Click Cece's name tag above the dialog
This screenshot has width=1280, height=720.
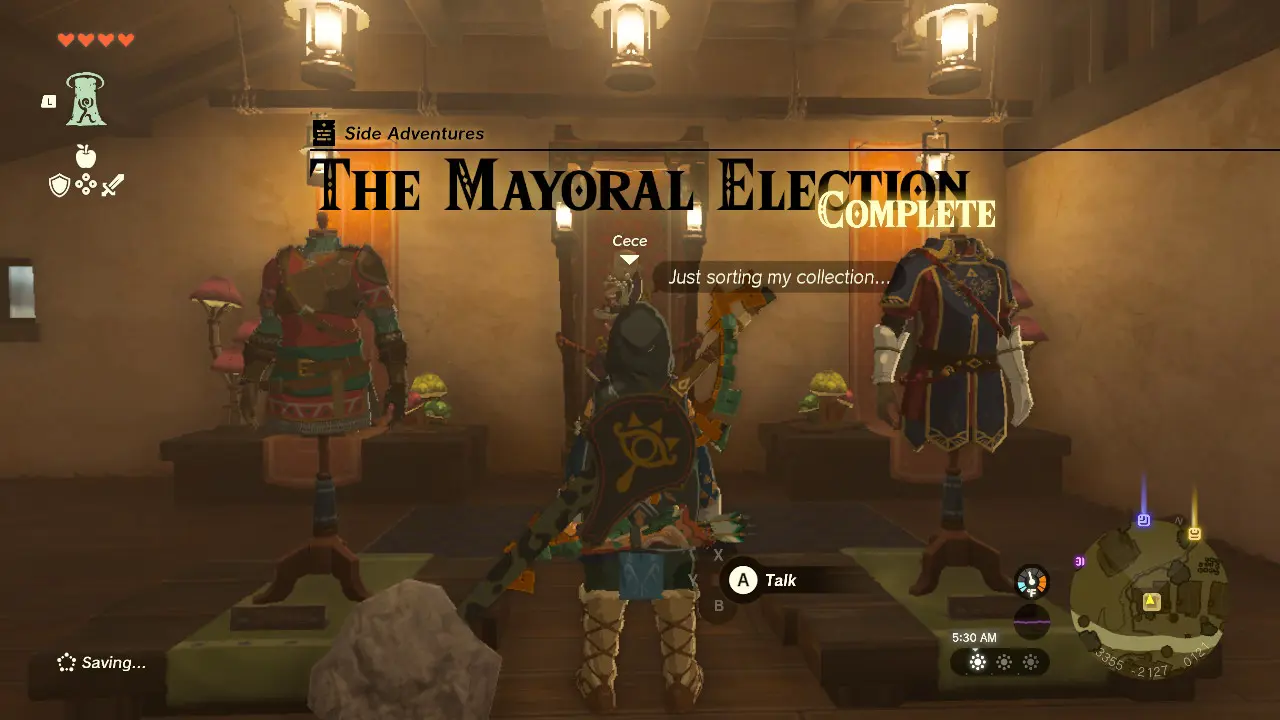(630, 241)
